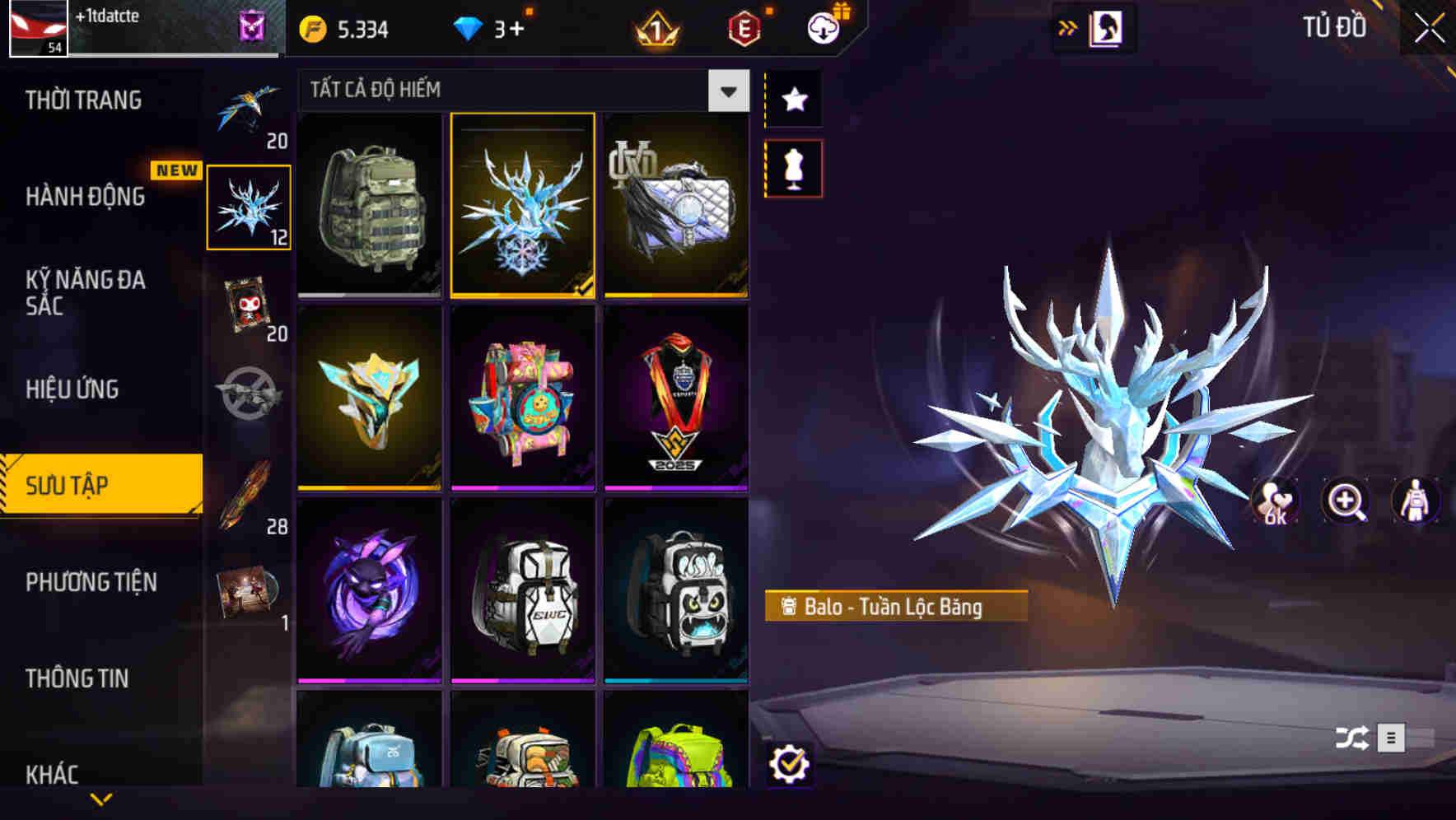Toggle the star favorites filter

coord(793,99)
